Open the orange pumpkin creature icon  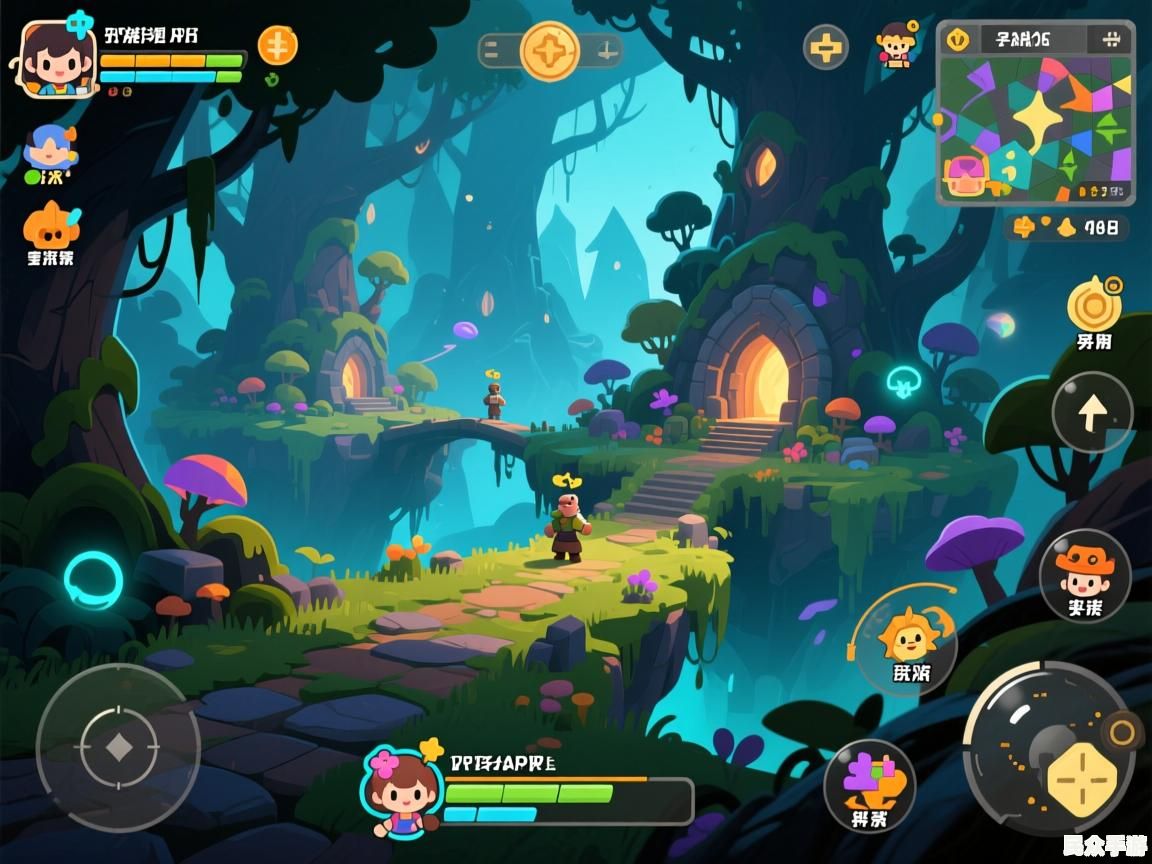50,228
